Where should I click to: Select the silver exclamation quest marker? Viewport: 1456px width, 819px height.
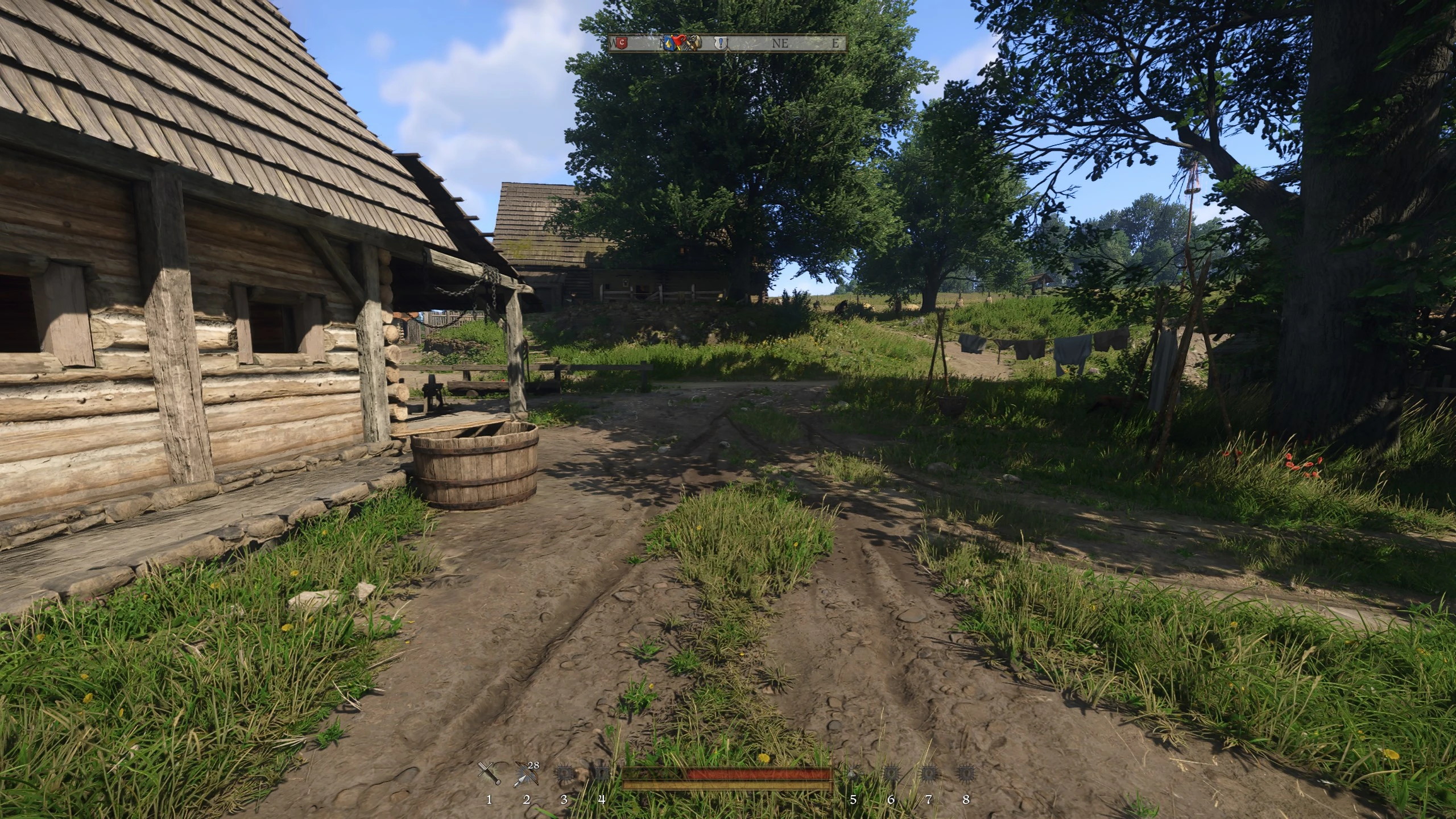721,43
